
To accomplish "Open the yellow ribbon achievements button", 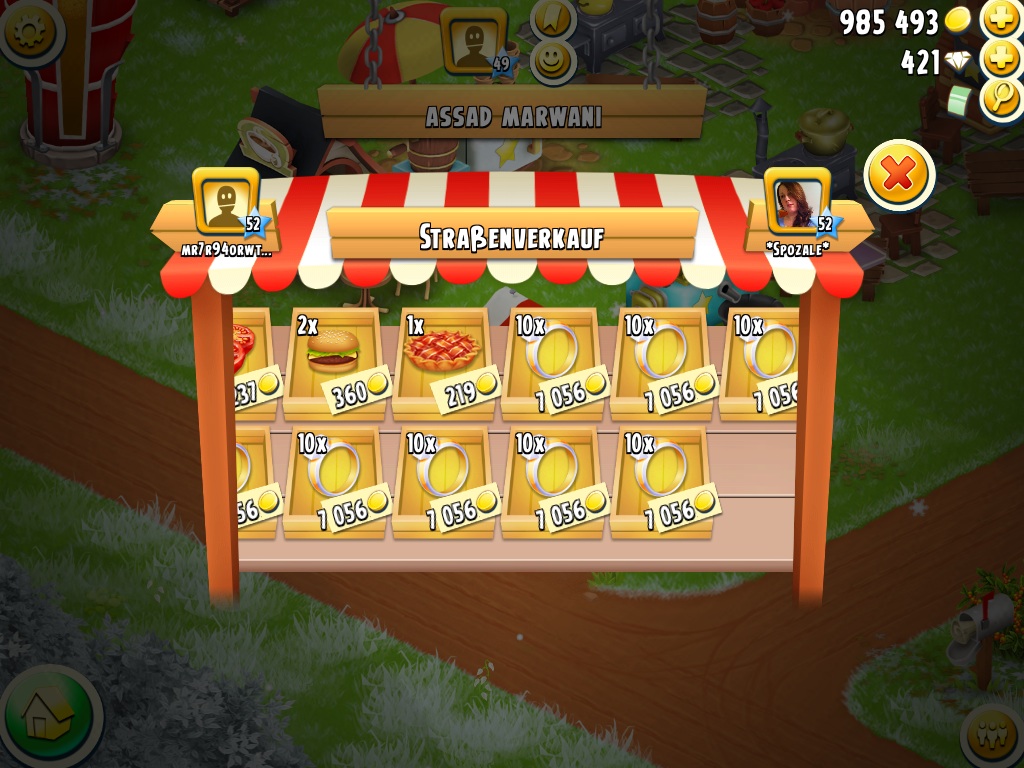I will [552, 17].
